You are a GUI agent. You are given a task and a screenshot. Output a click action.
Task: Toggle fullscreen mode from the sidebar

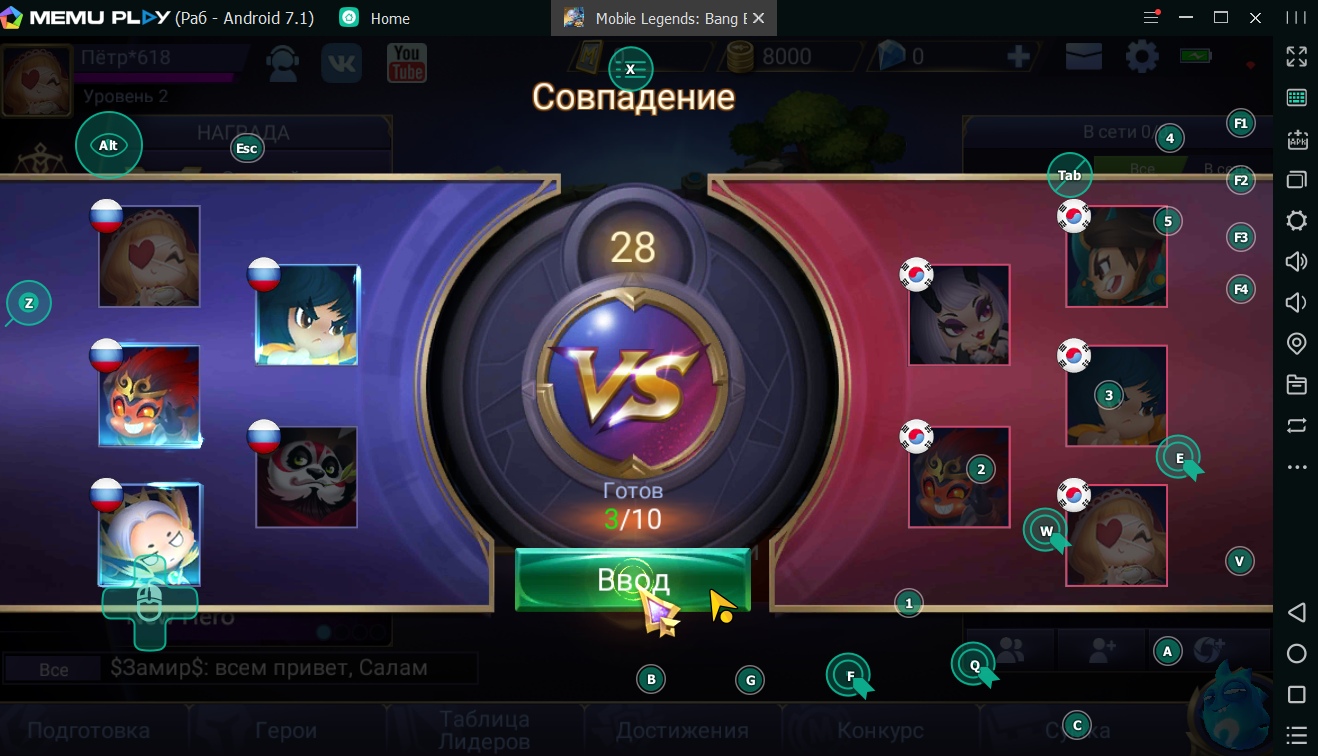tap(1296, 57)
